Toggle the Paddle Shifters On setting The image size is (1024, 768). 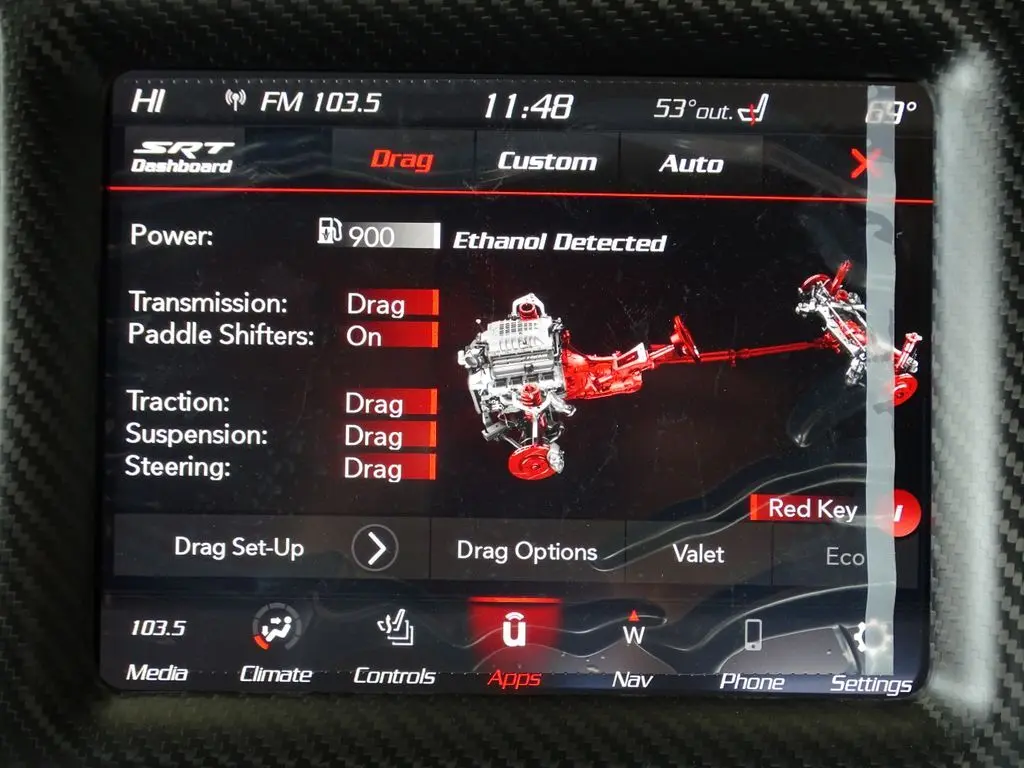click(391, 336)
